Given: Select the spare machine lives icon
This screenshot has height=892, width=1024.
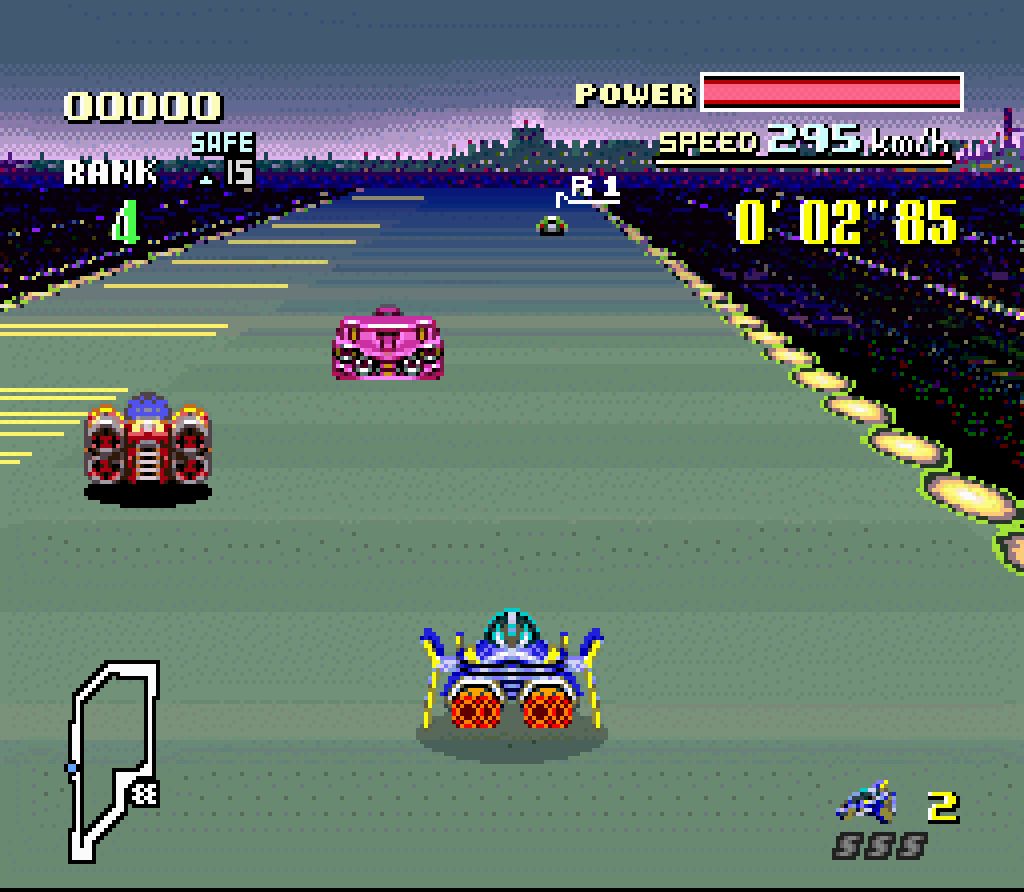Looking at the screenshot, I should (x=866, y=801).
